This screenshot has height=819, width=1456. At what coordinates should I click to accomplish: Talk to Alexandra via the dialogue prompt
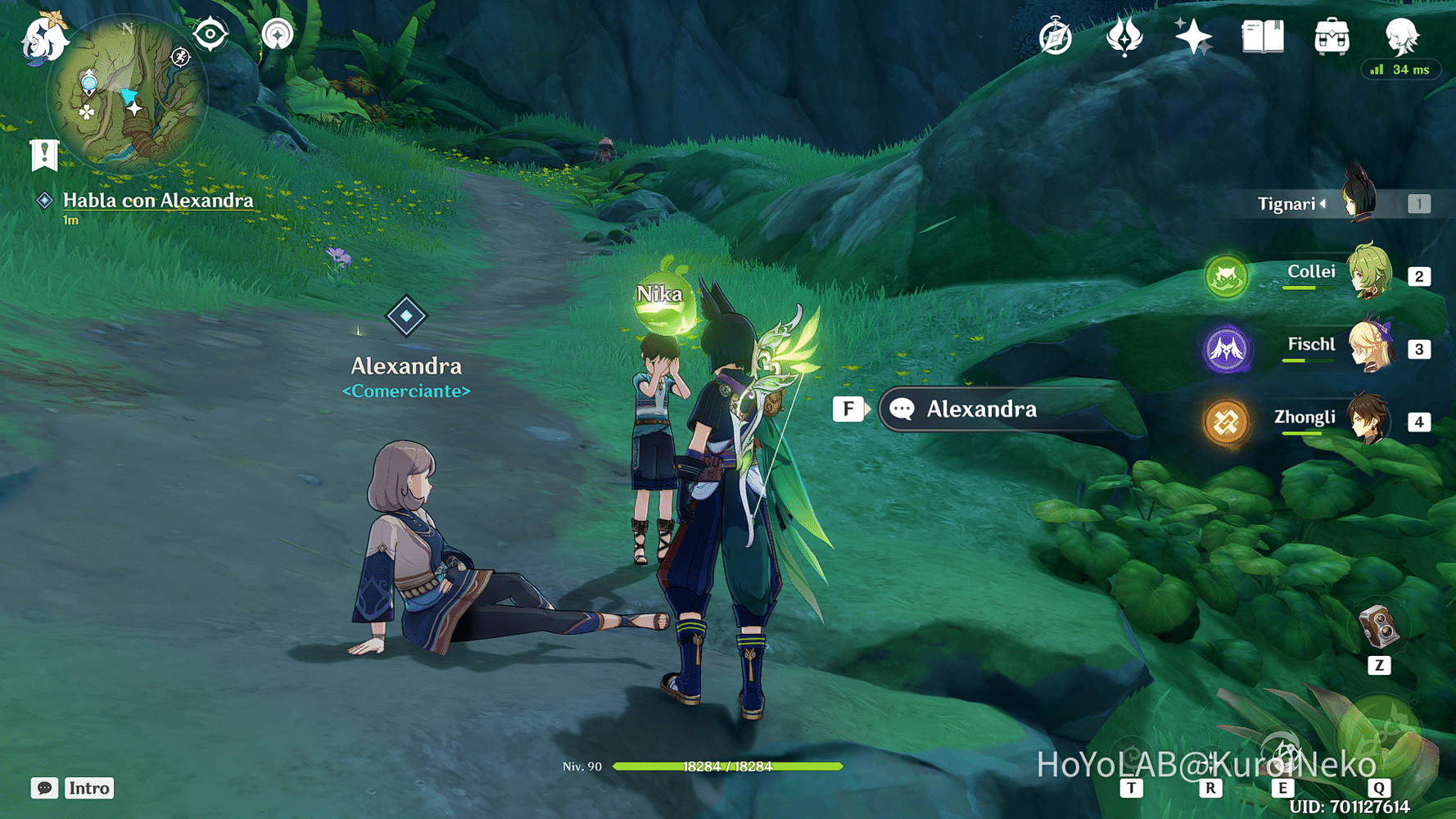pos(981,409)
